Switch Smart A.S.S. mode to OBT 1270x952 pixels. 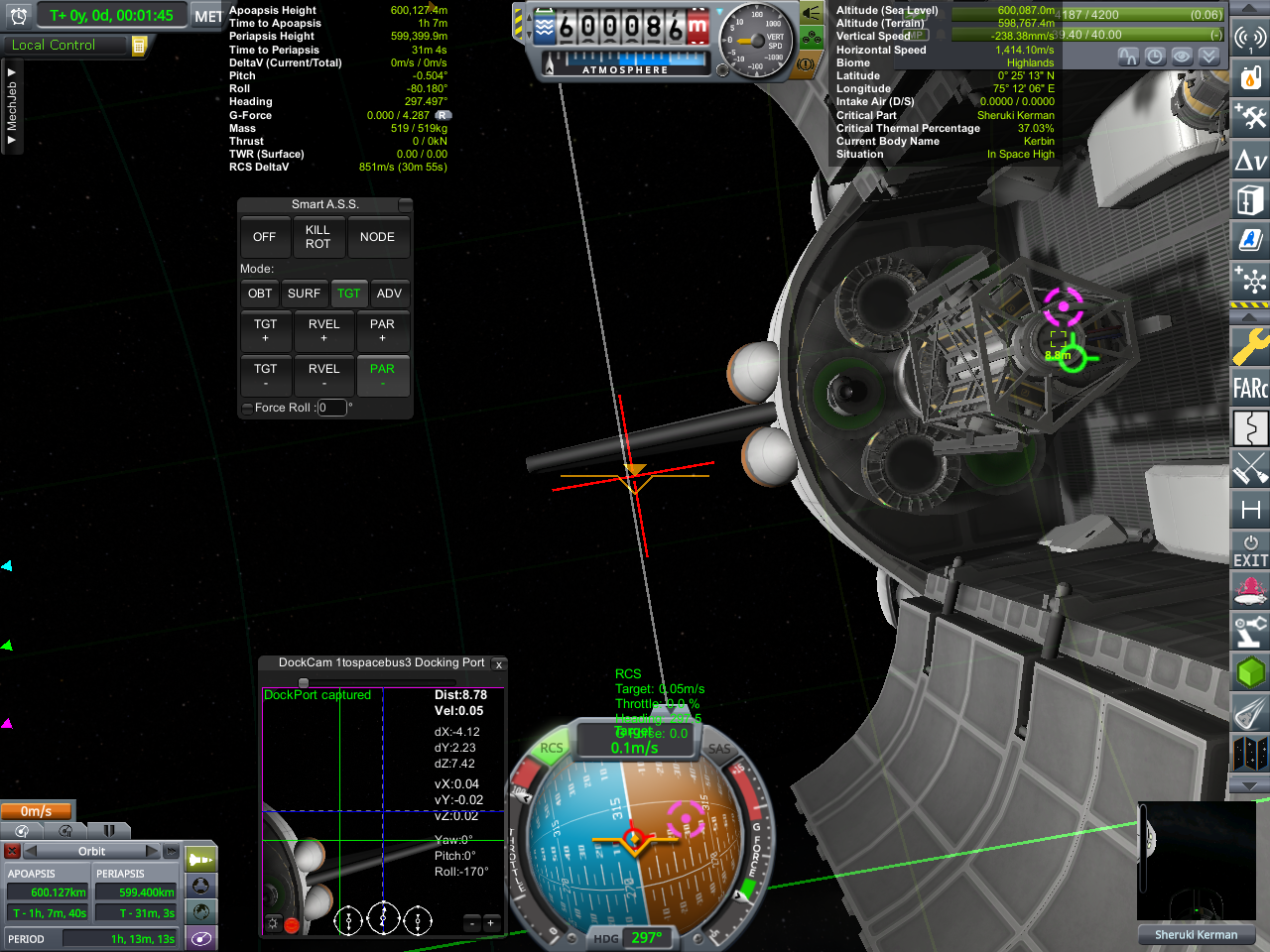coord(260,294)
